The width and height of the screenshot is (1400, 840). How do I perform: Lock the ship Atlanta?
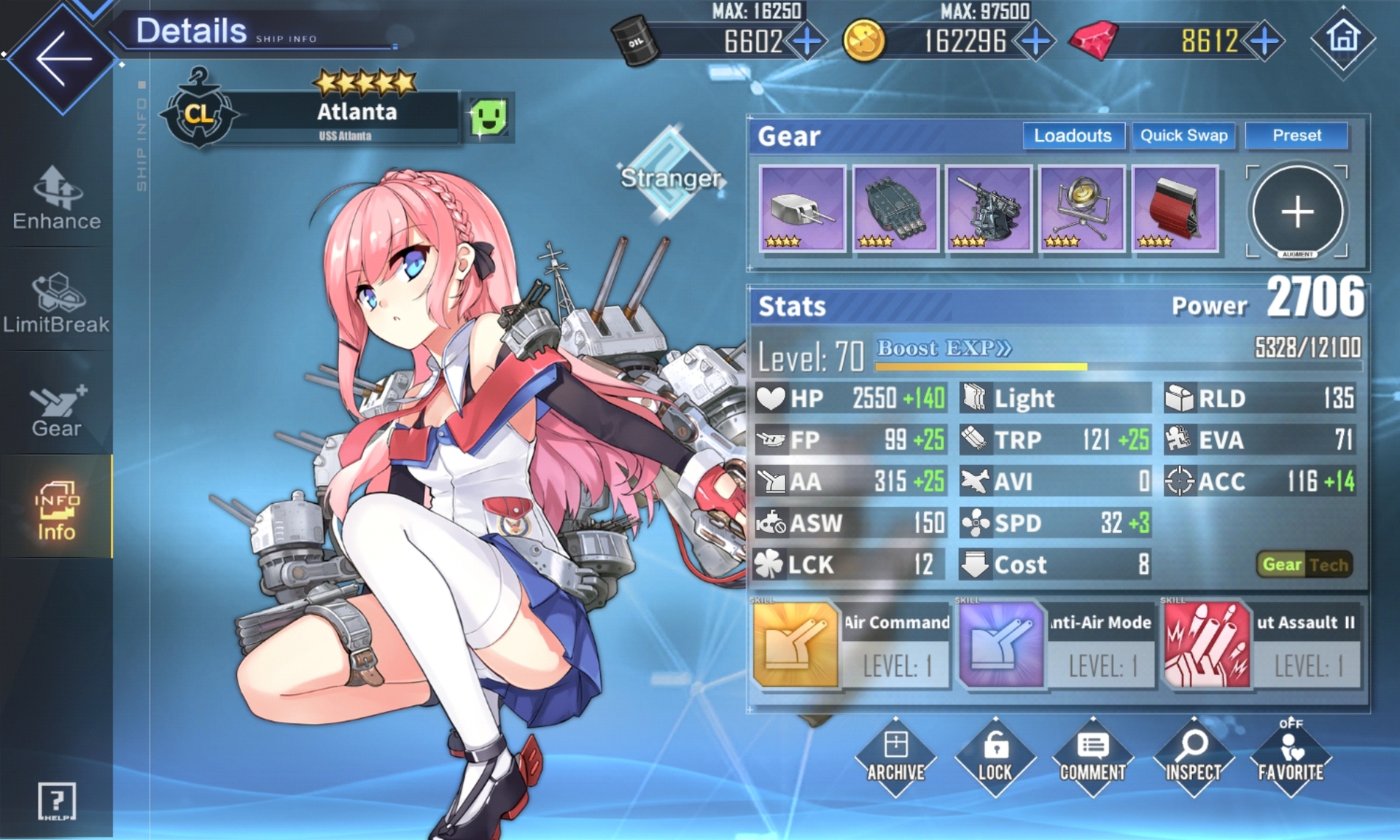(x=995, y=758)
